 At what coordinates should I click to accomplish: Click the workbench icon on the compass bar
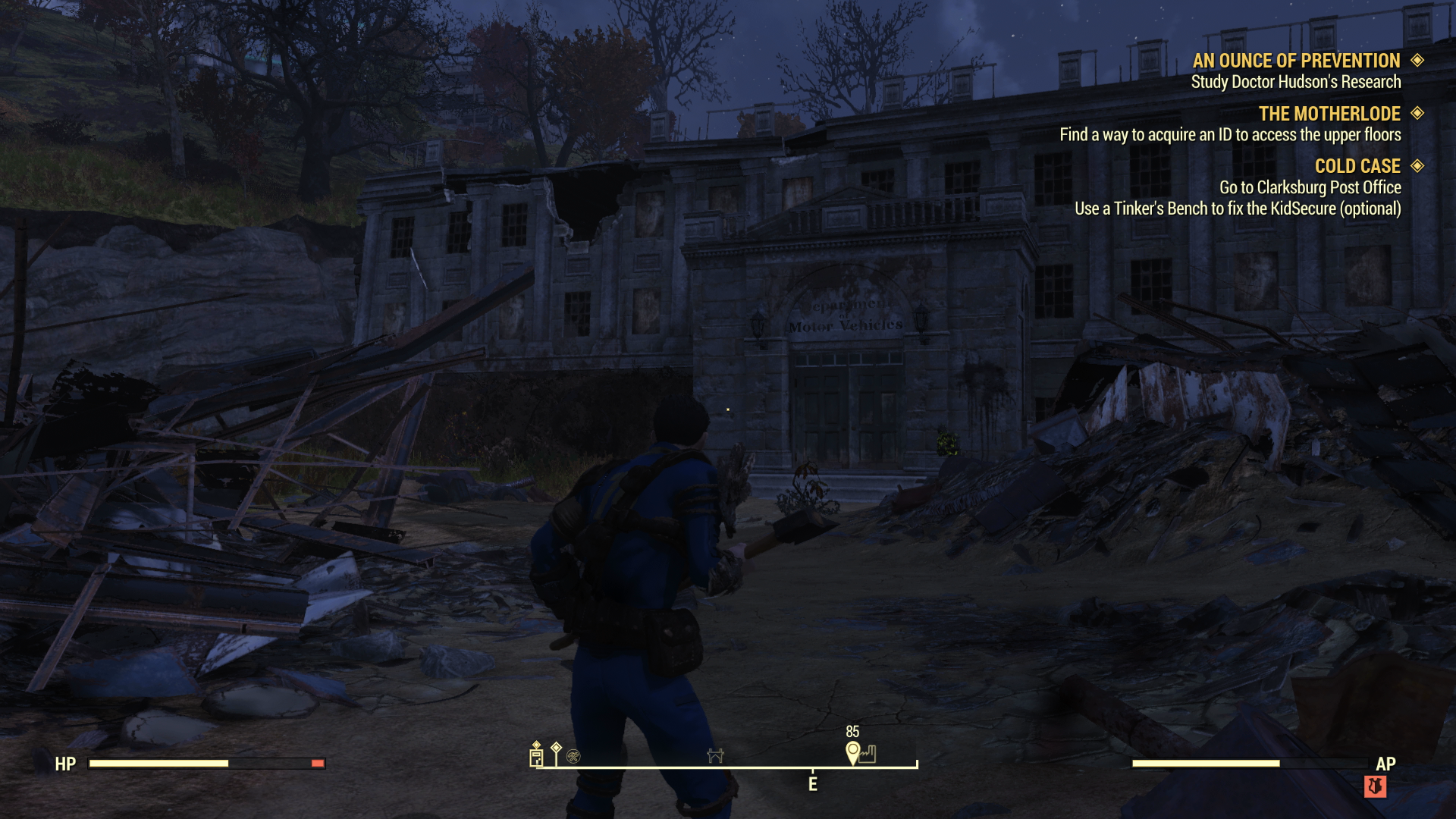[x=716, y=756]
